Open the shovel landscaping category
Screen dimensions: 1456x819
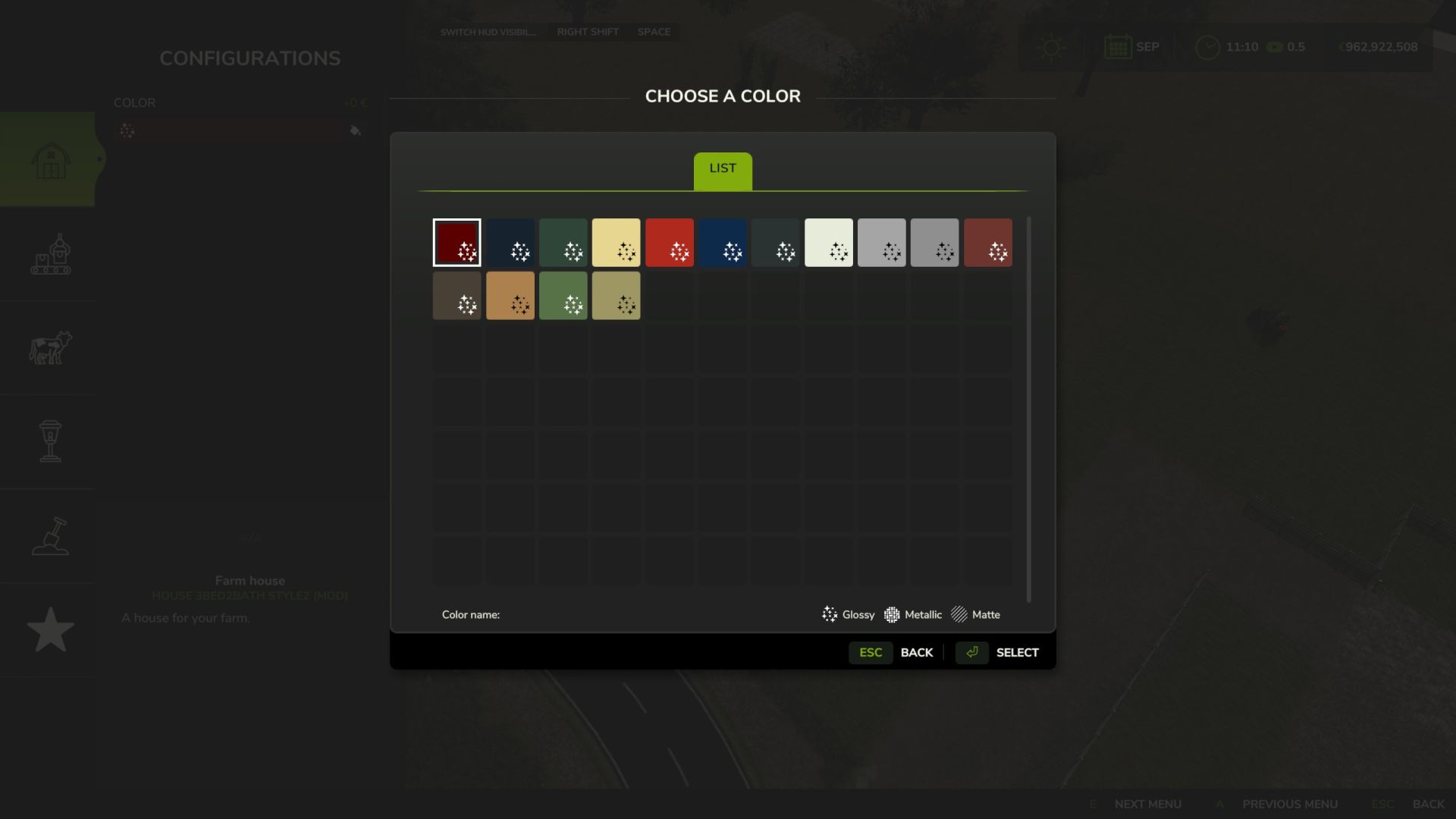[50, 536]
